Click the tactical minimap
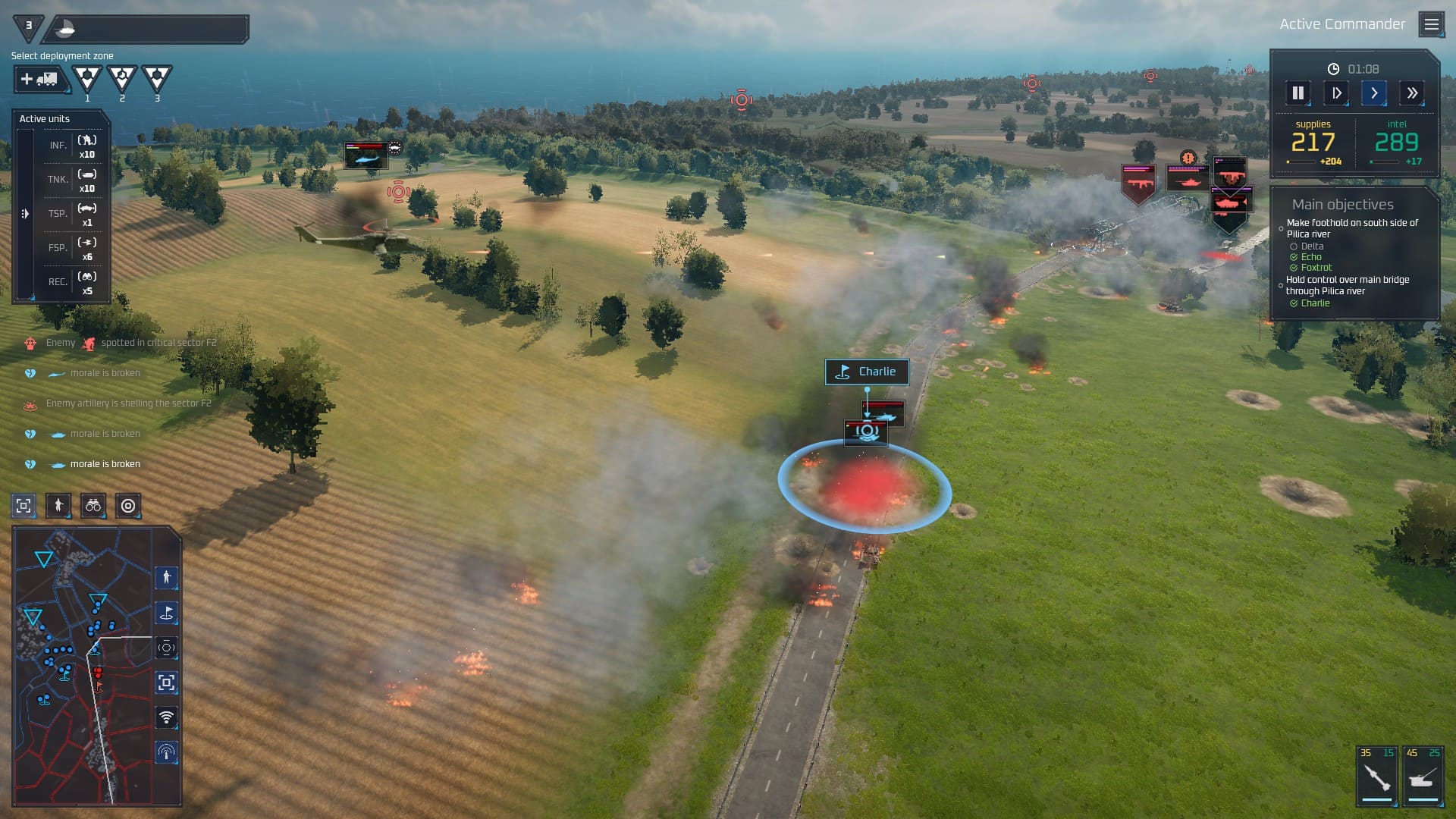 point(83,667)
